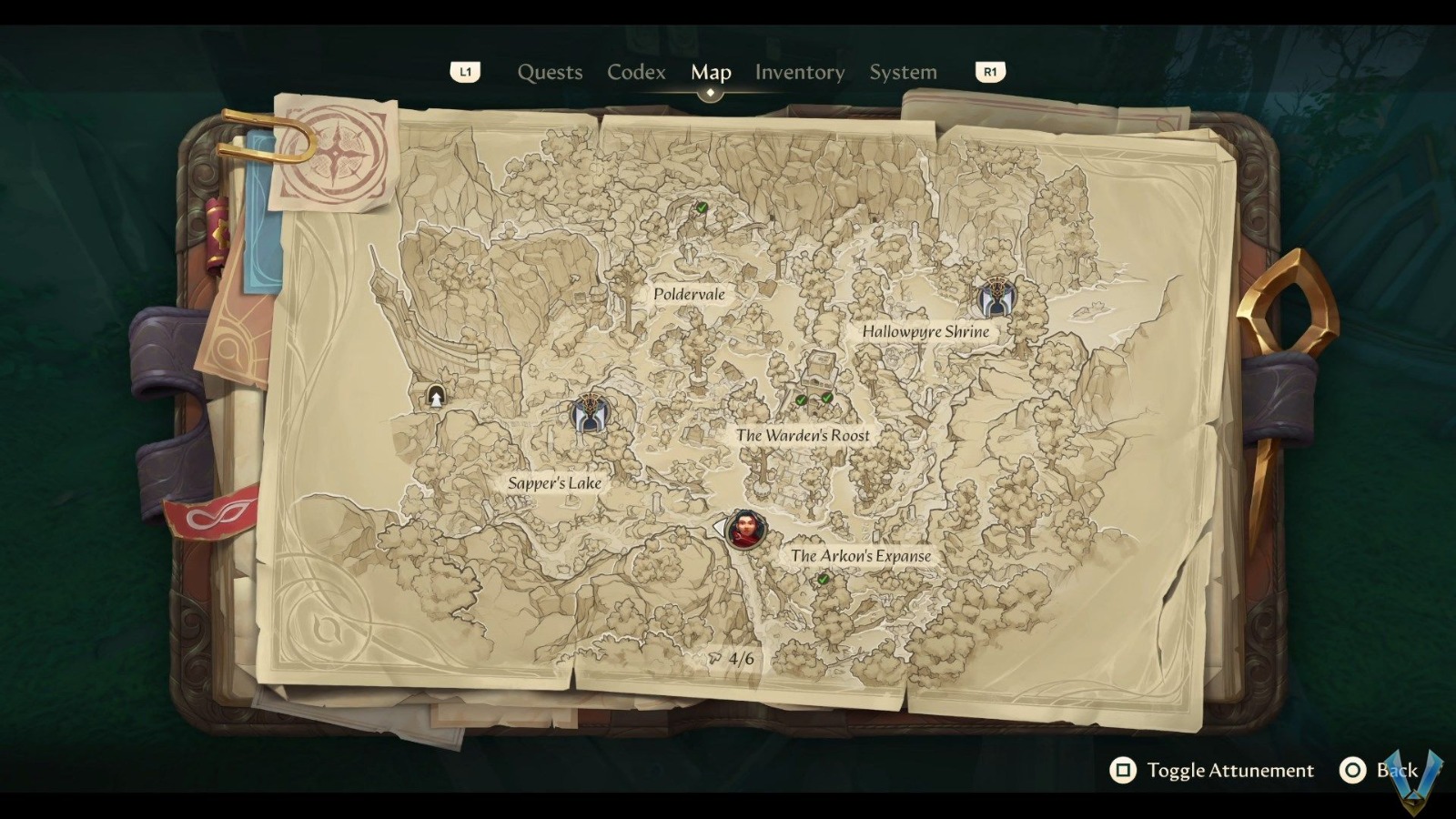Viewport: 1456px width, 819px height.
Task: Click the R1 shoulder button prompt
Action: click(989, 71)
